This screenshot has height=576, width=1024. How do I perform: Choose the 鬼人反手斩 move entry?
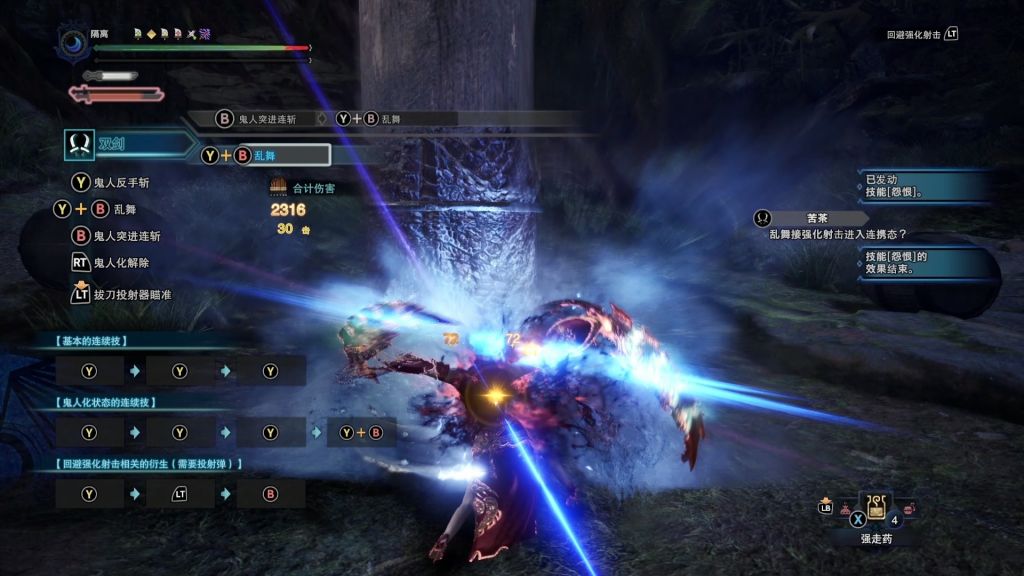[x=127, y=182]
